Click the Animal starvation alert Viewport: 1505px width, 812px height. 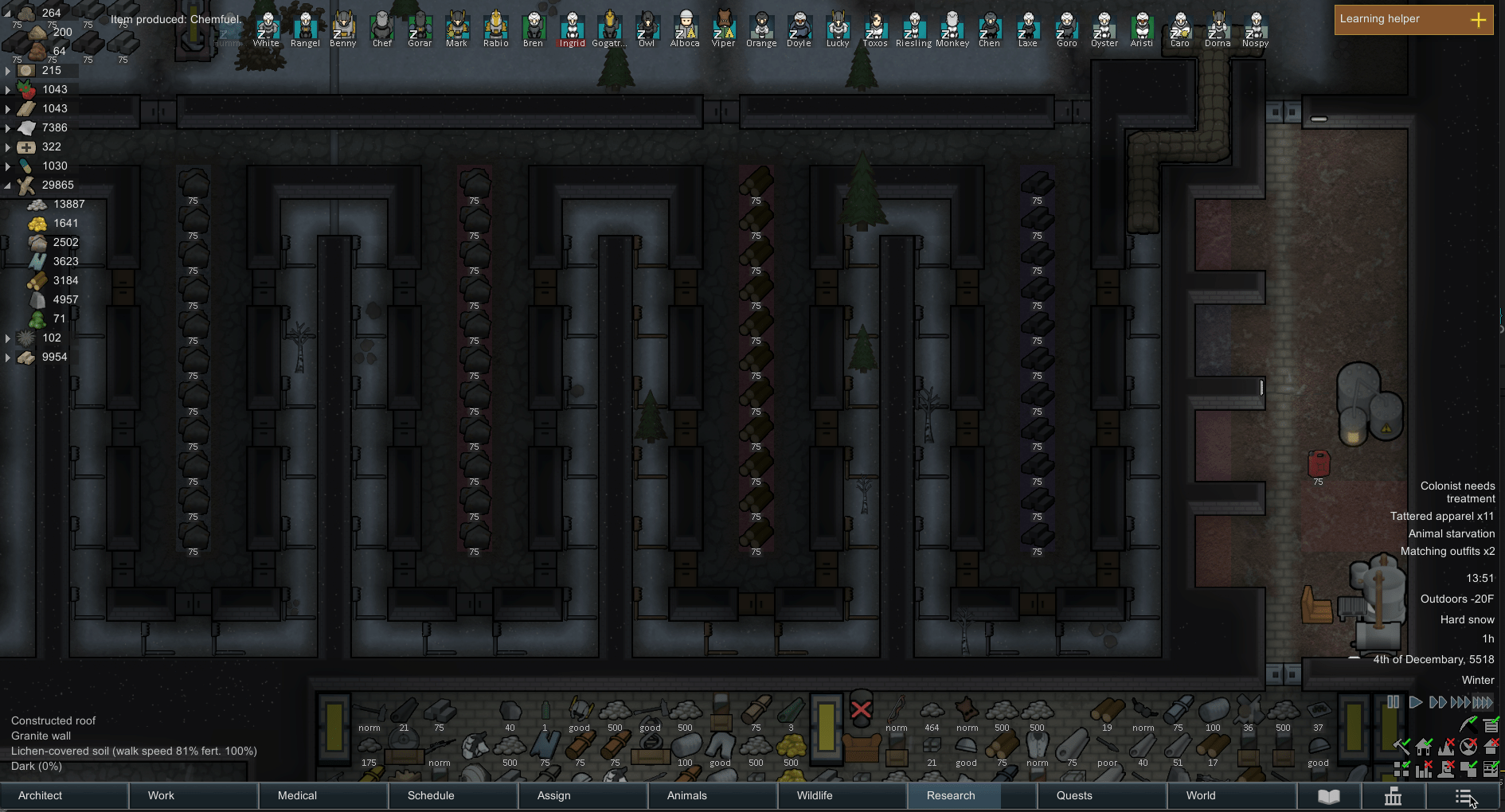[1450, 533]
